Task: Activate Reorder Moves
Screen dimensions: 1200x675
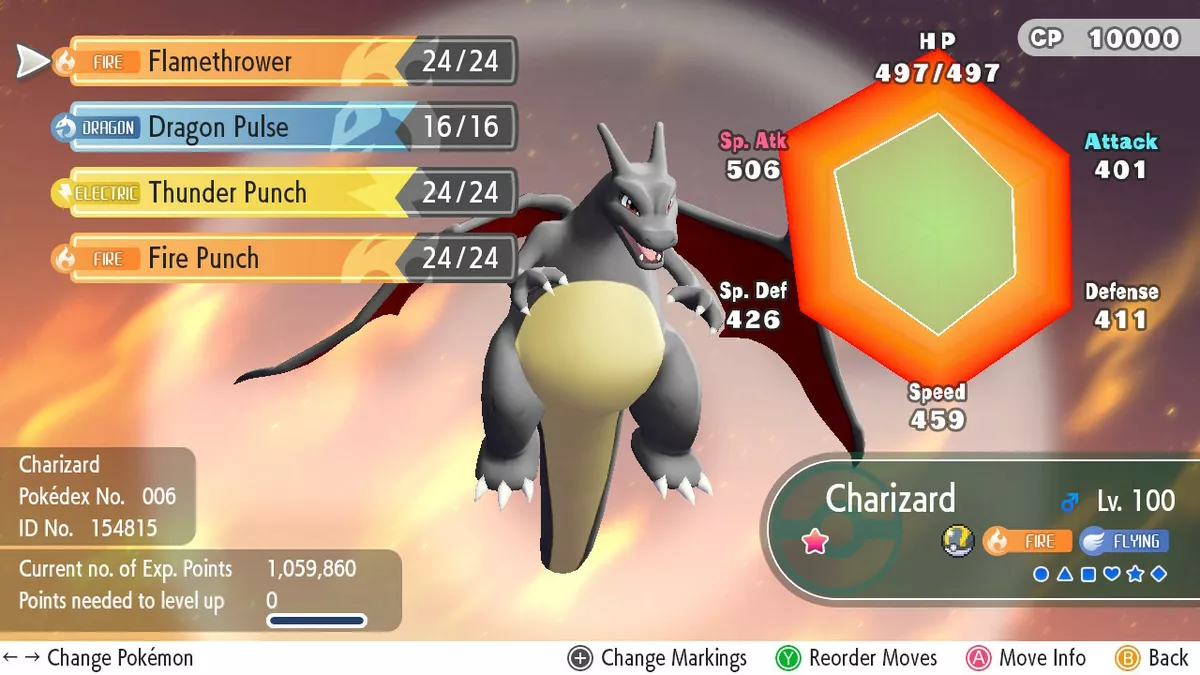Action: click(857, 658)
